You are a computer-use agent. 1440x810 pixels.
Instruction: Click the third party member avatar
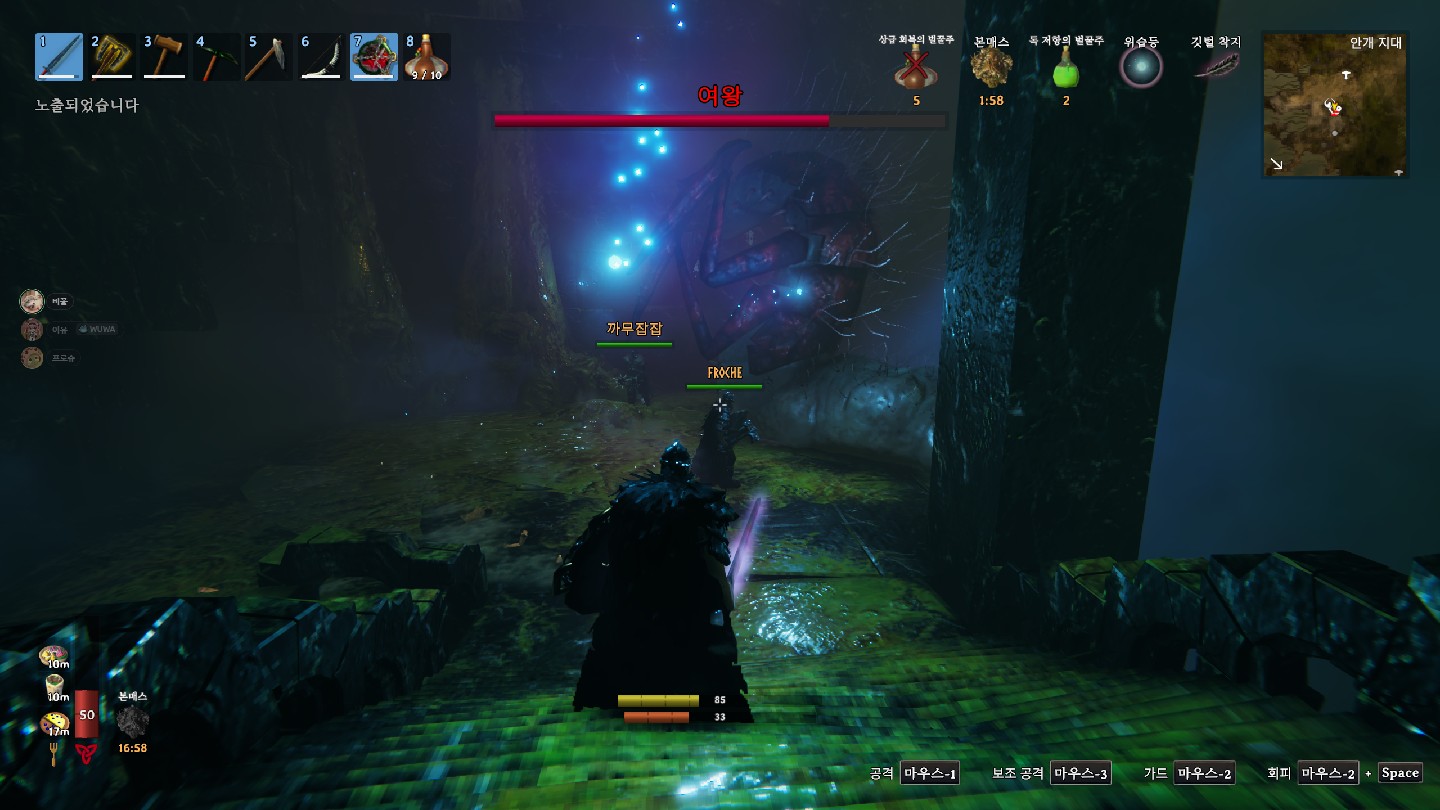[32, 357]
